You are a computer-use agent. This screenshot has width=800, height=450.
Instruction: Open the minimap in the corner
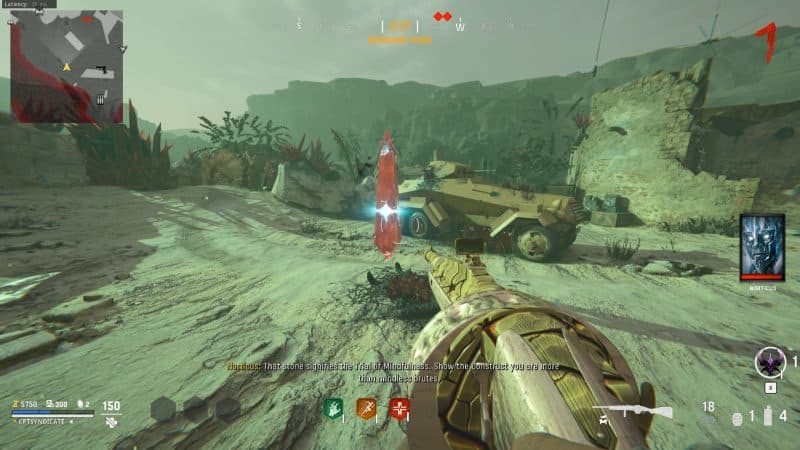(66, 66)
